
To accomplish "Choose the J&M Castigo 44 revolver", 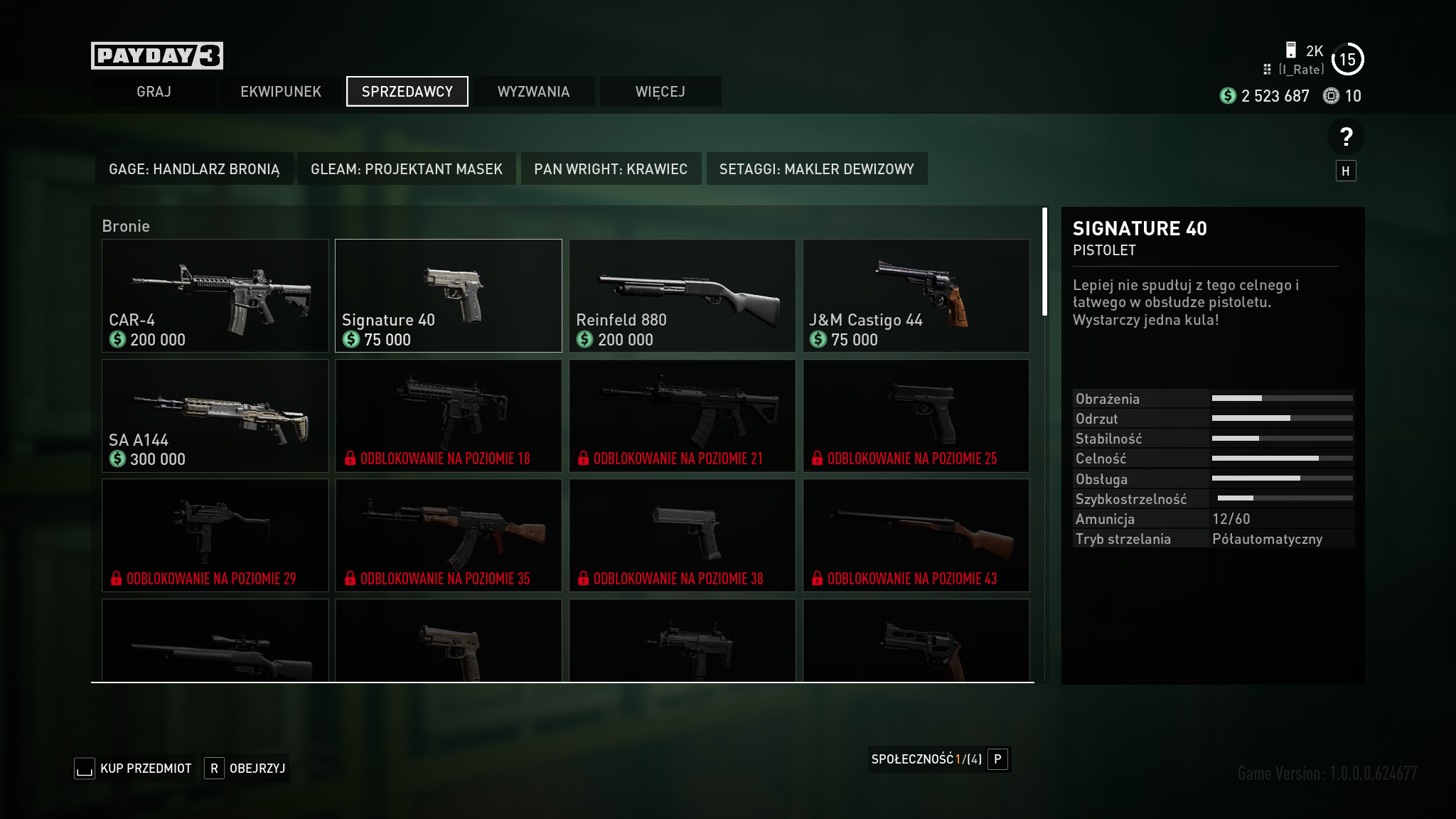I will coord(916,296).
